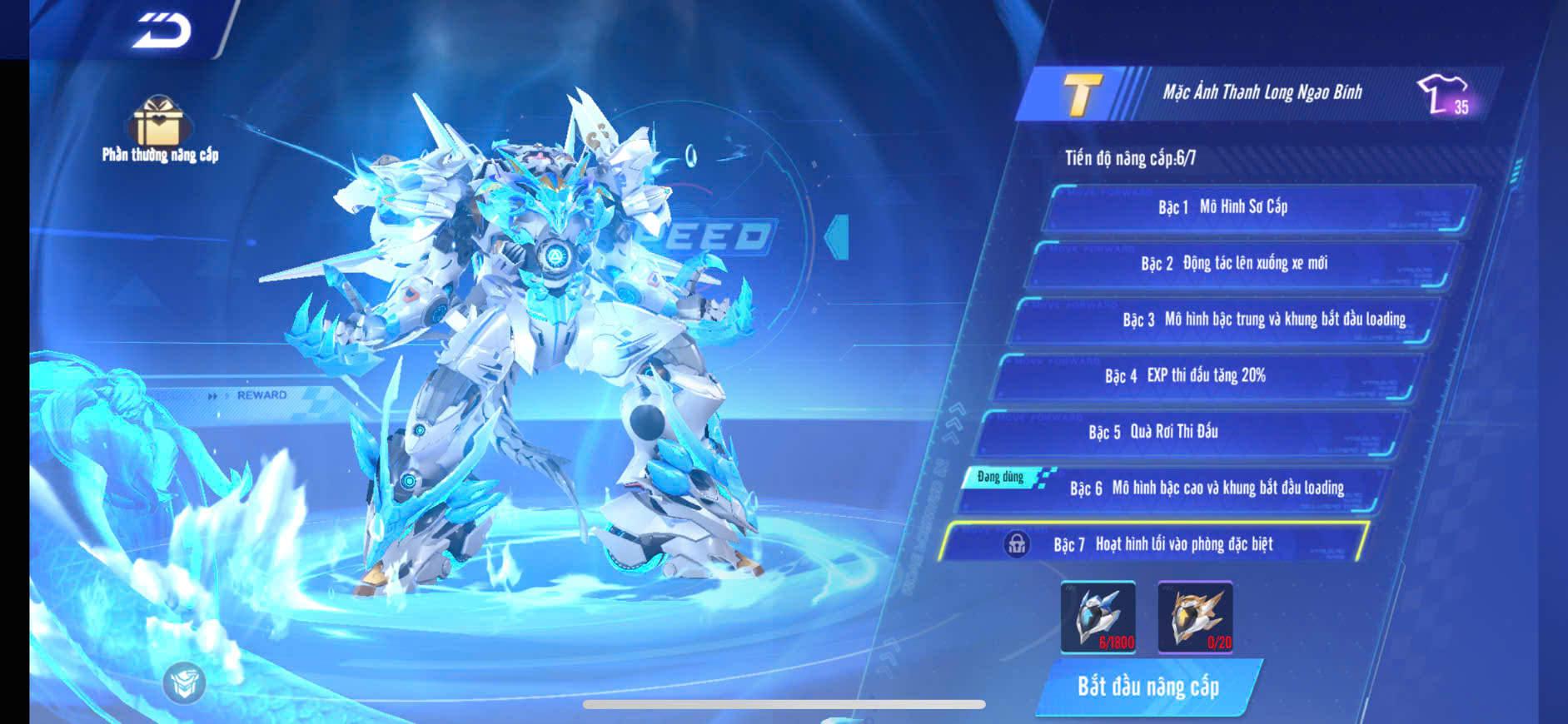Tap the gold upgrade material 0/20 slot
This screenshot has width=1568, height=724.
[1195, 617]
